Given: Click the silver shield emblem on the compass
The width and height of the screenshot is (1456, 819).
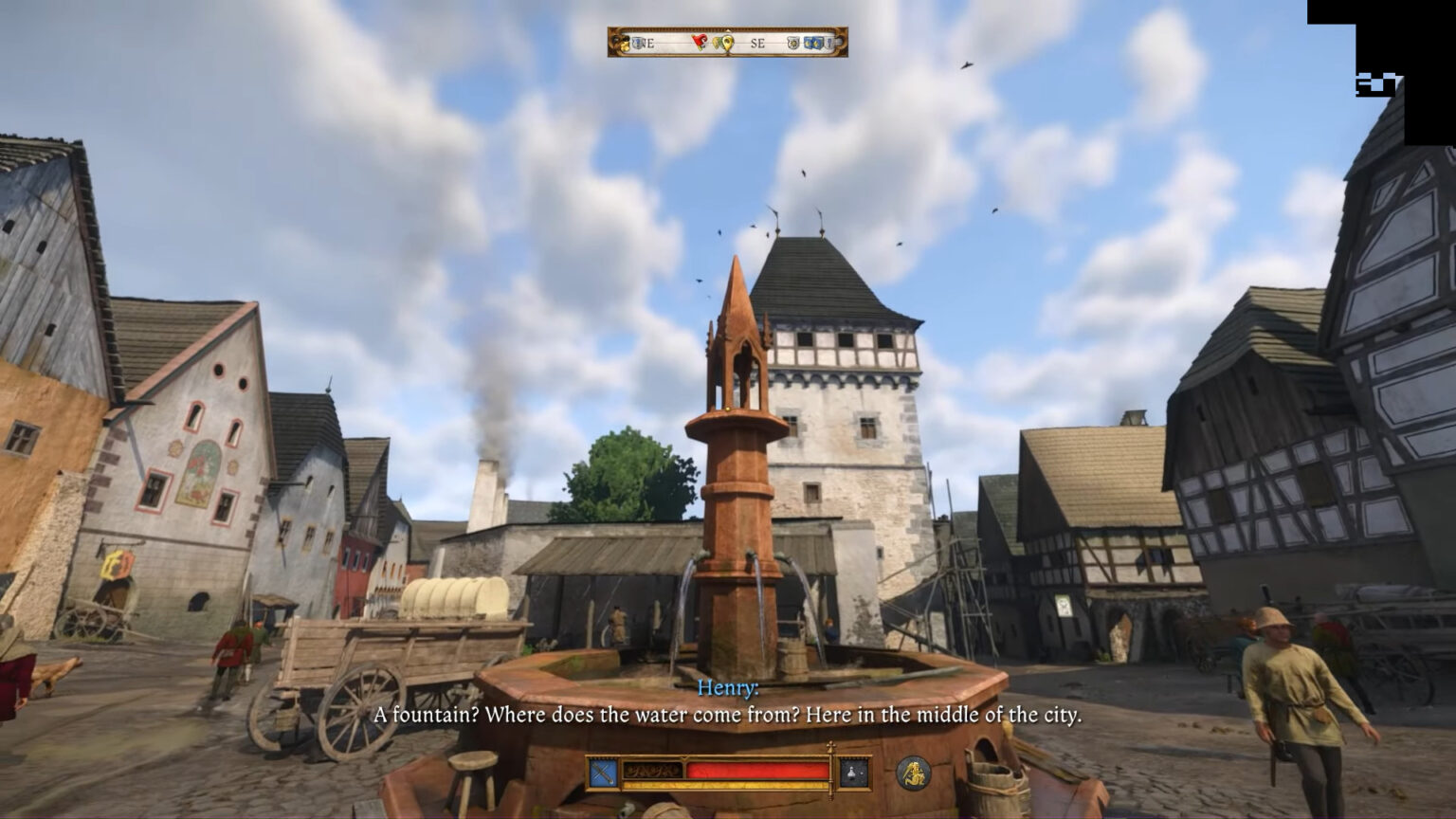Looking at the screenshot, I should (792, 43).
